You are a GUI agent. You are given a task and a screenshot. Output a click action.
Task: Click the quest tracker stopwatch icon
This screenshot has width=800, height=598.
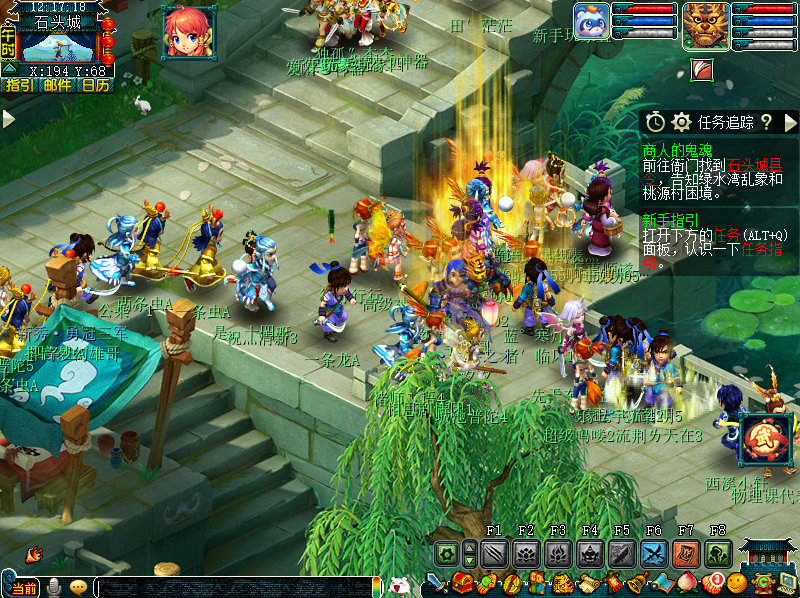click(x=655, y=122)
